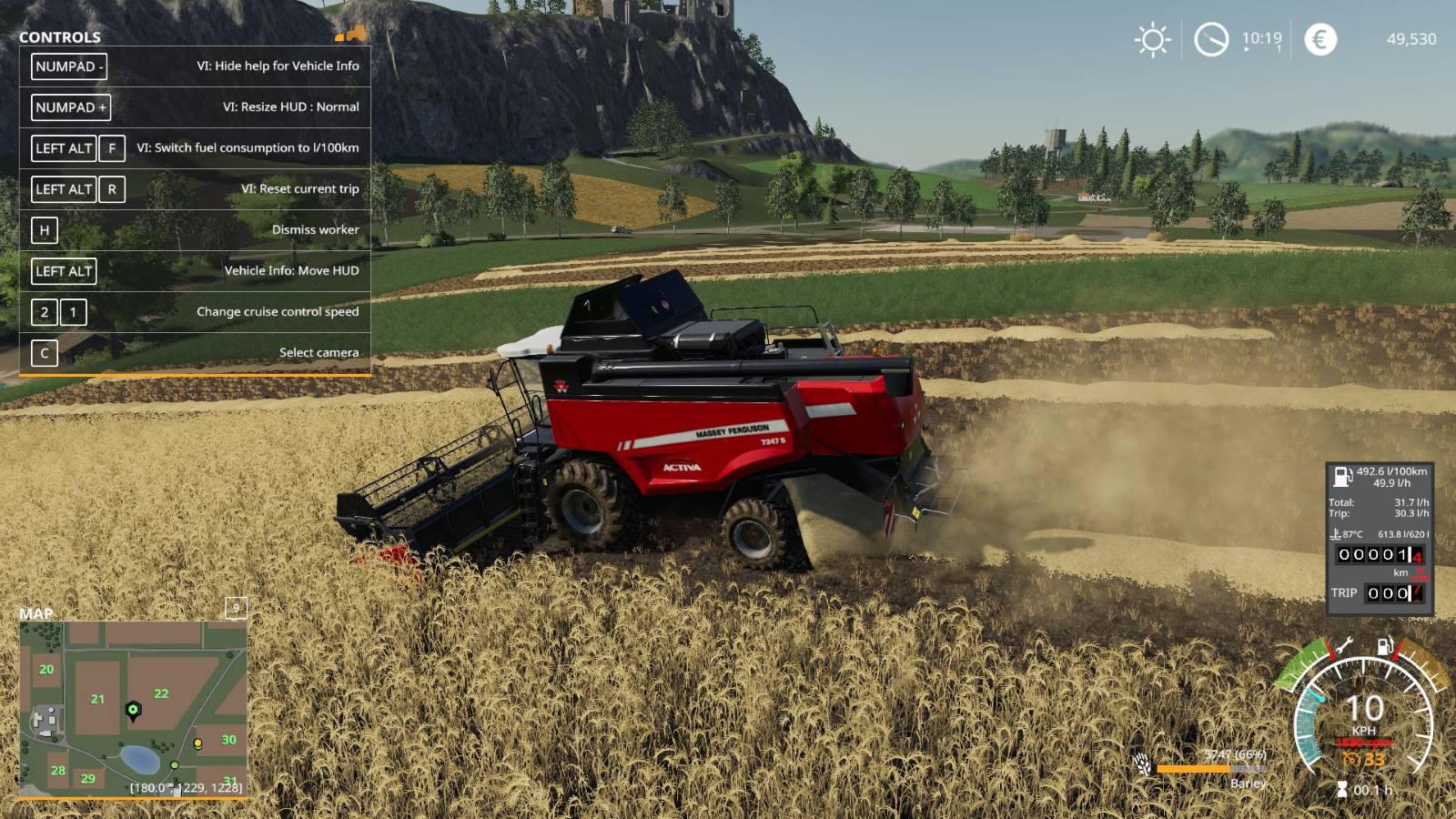
Task: Click the cruise control speed indicator
Action: (1365, 760)
